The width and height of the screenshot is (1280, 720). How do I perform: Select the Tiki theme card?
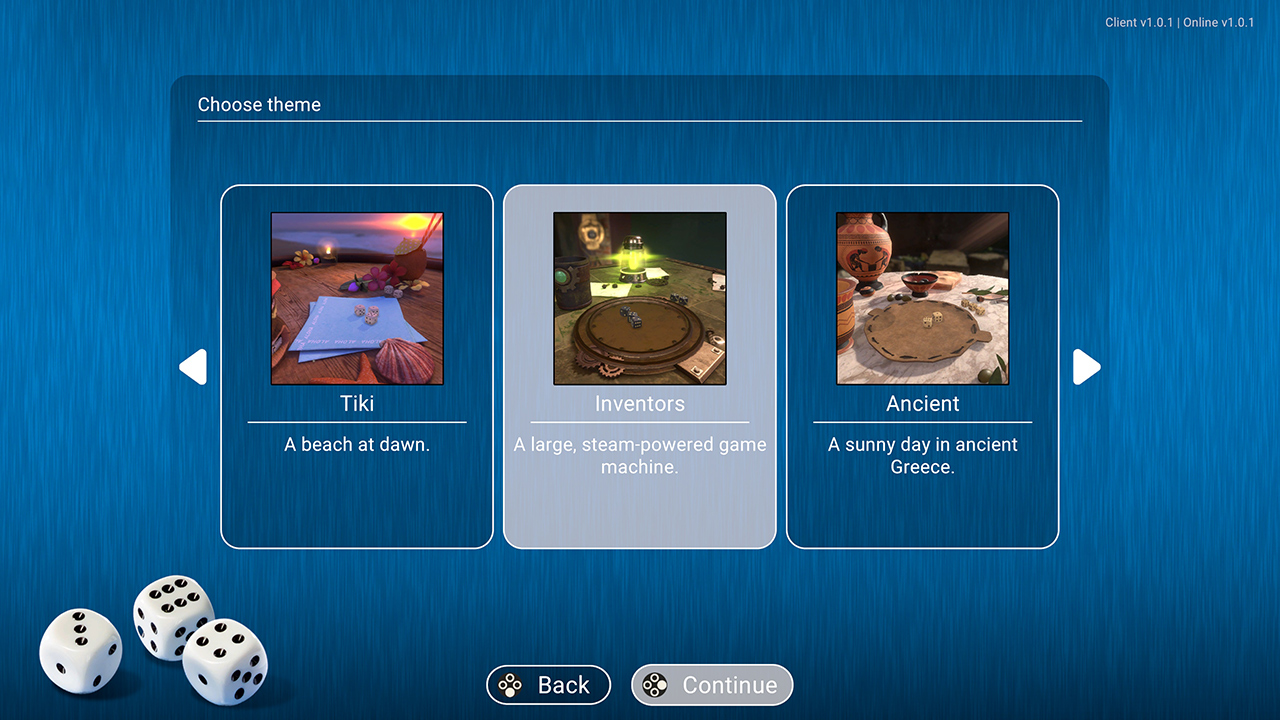pos(357,368)
